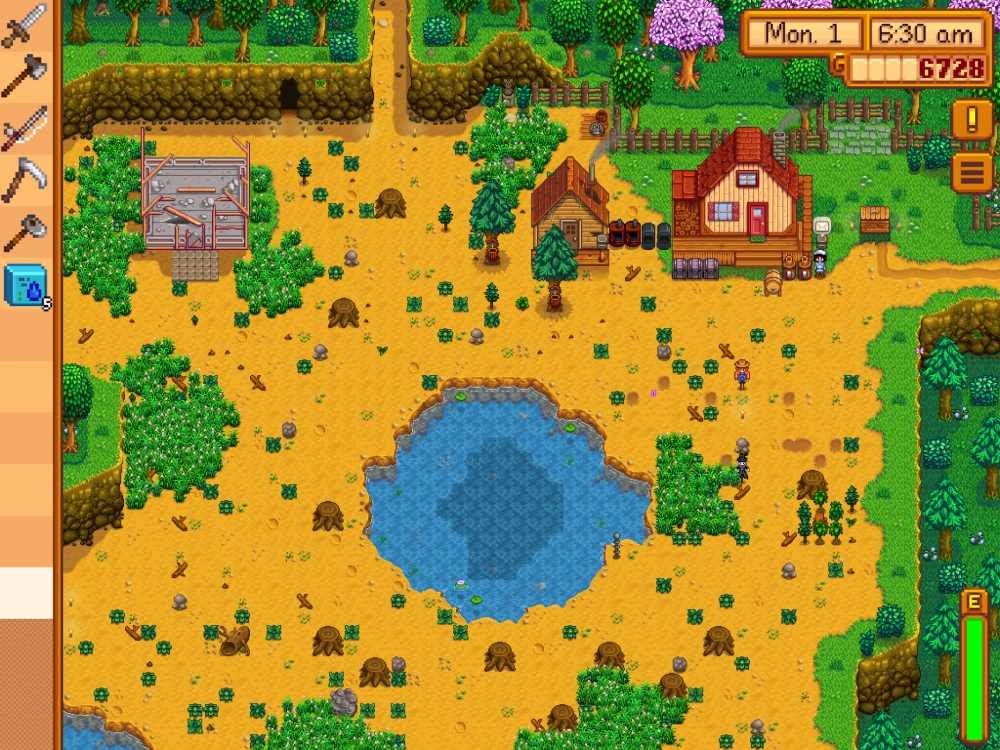This screenshot has width=1000, height=750.
Task: Choose the fishing rod slot
Action: 25,128
